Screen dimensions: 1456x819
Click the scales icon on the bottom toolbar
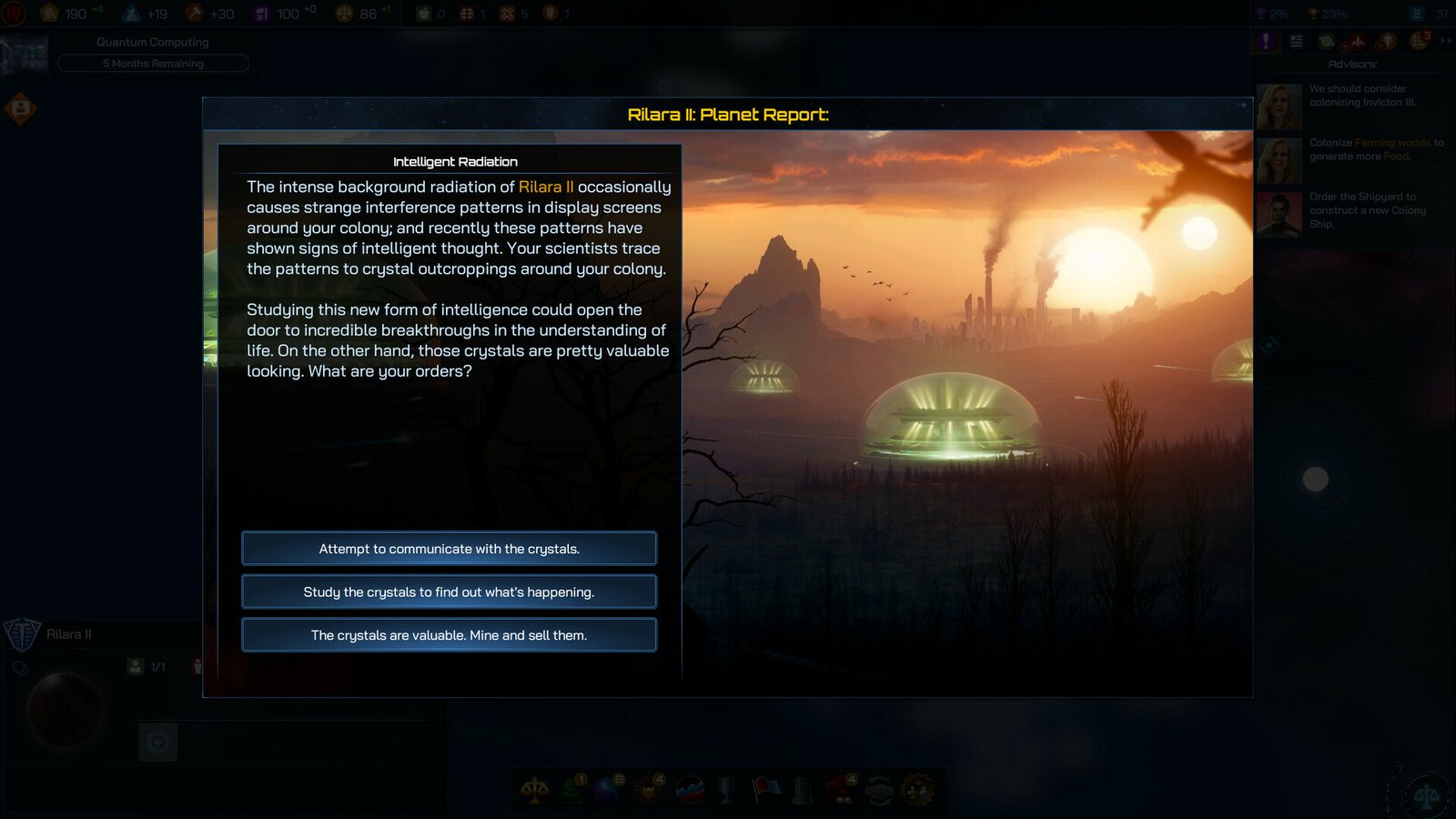coord(535,791)
